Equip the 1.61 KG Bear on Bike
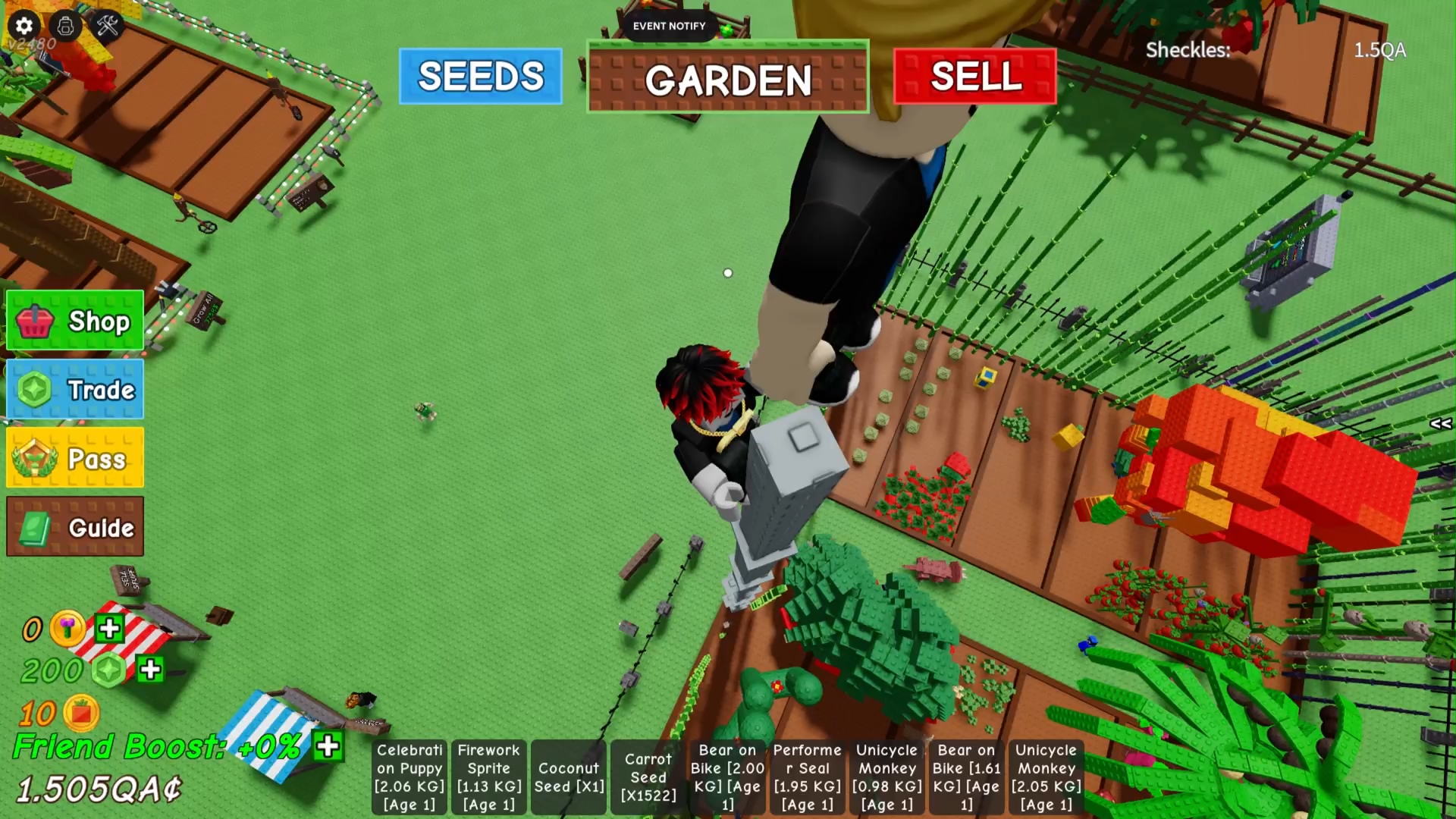Screen dimensions: 1456x819 pos(966,777)
